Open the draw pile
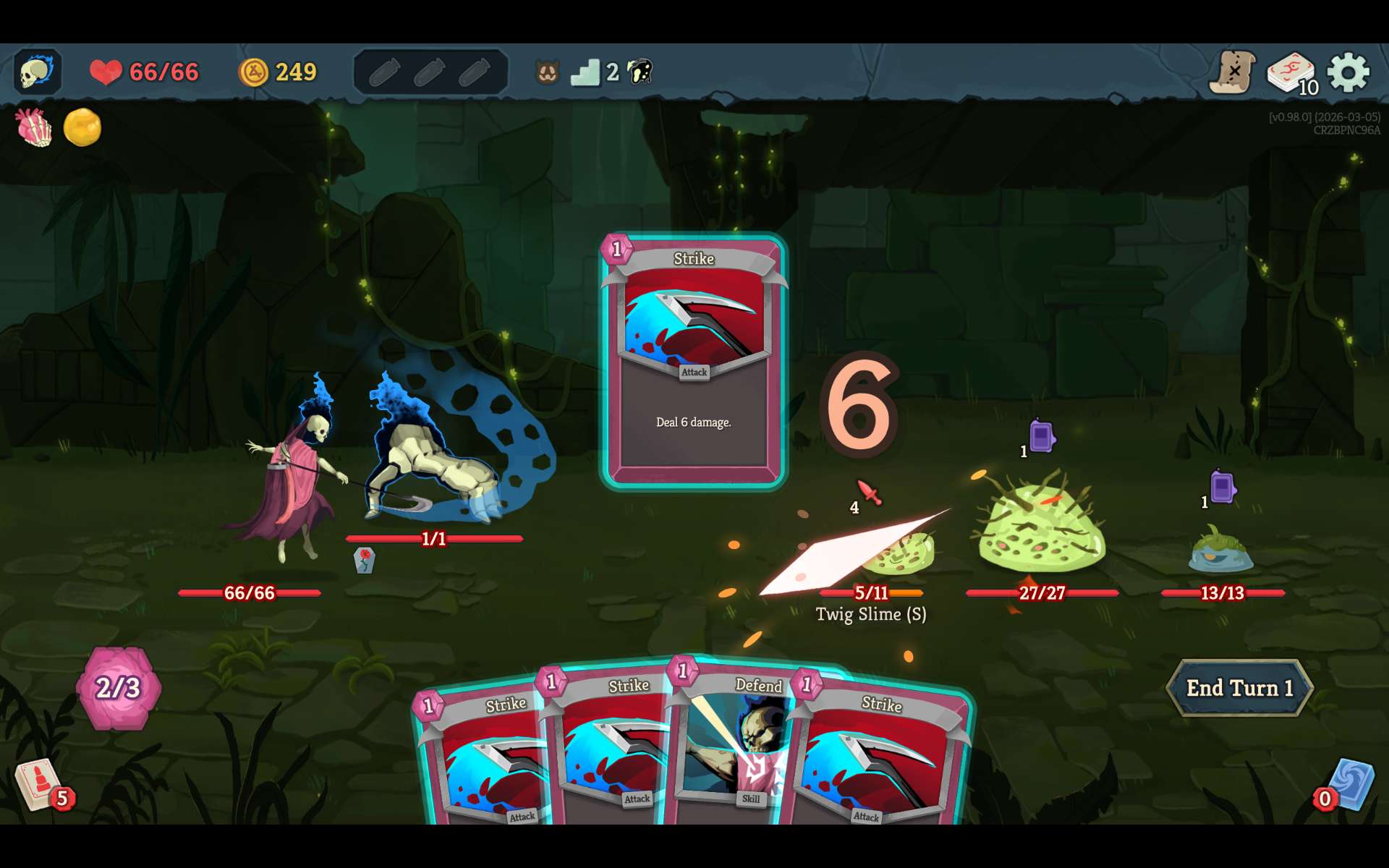The width and height of the screenshot is (1389, 868). [x=40, y=785]
